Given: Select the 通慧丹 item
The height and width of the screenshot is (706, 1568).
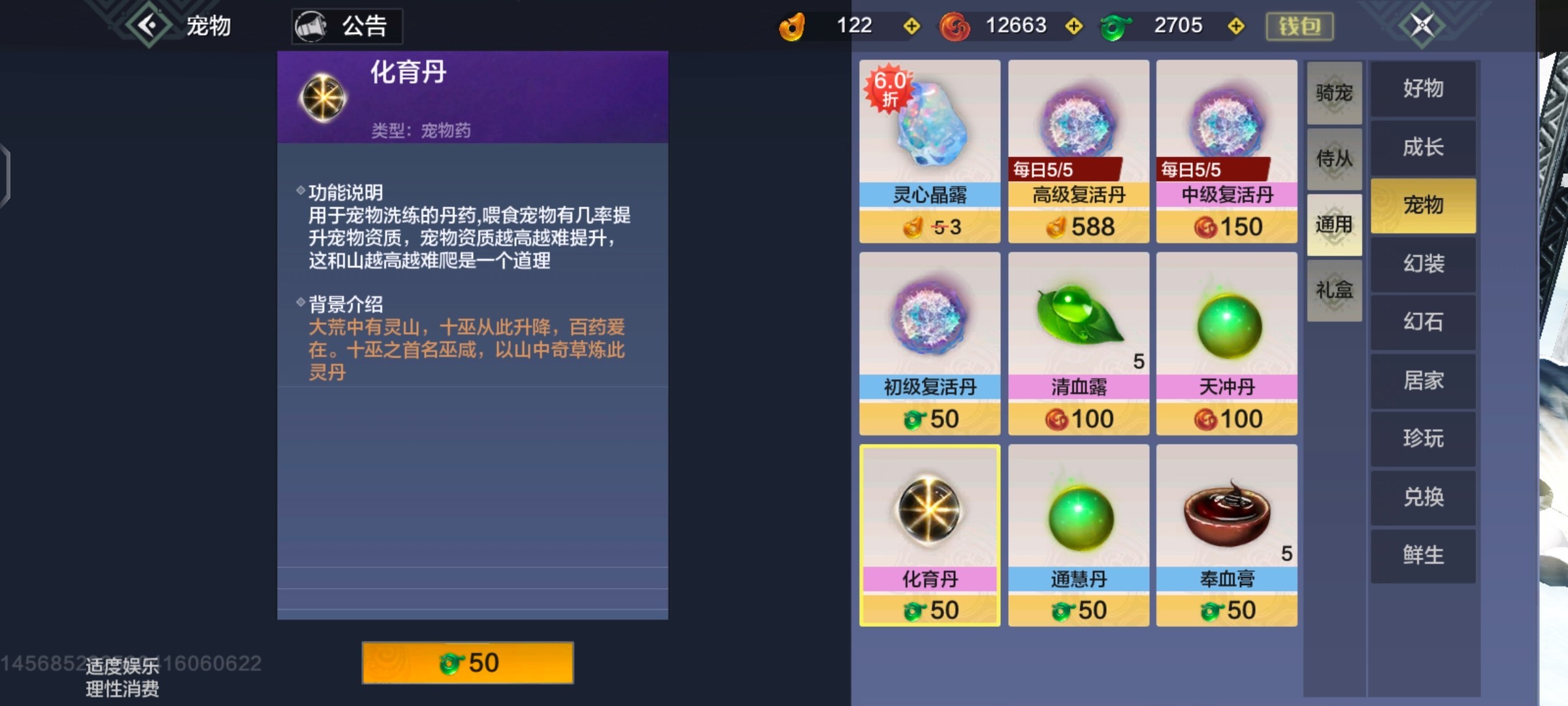Looking at the screenshot, I should pos(1078,535).
